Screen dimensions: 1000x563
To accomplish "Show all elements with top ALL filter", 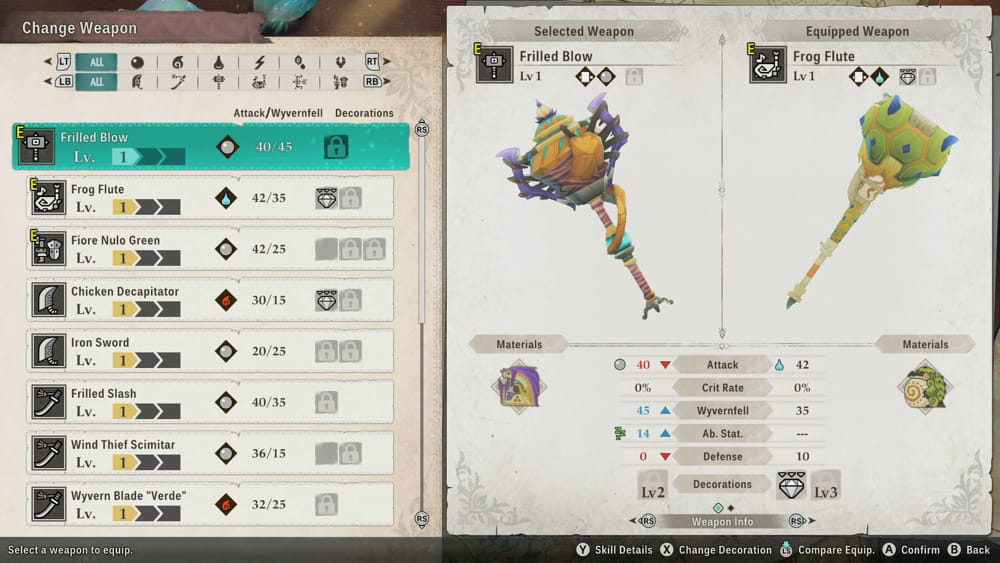I will coord(96,62).
